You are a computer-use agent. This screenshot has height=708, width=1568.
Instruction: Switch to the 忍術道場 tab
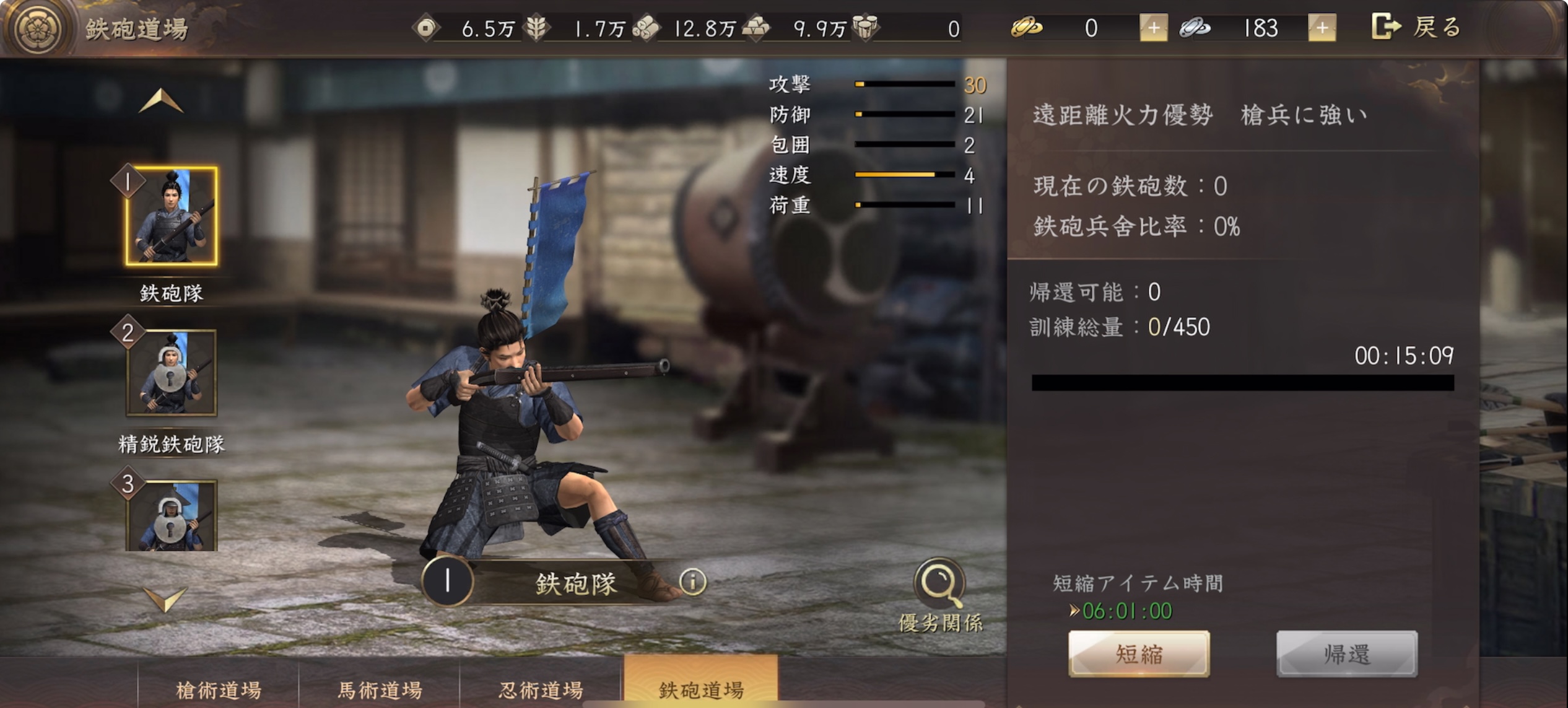pyautogui.click(x=541, y=689)
